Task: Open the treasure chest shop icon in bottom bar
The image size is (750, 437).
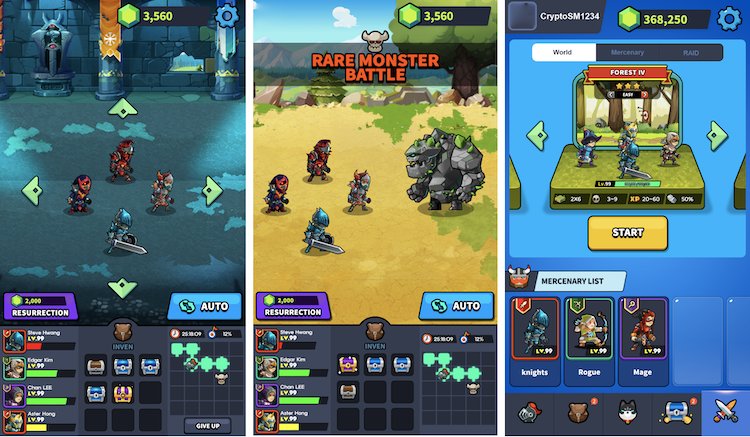Action: [x=674, y=412]
